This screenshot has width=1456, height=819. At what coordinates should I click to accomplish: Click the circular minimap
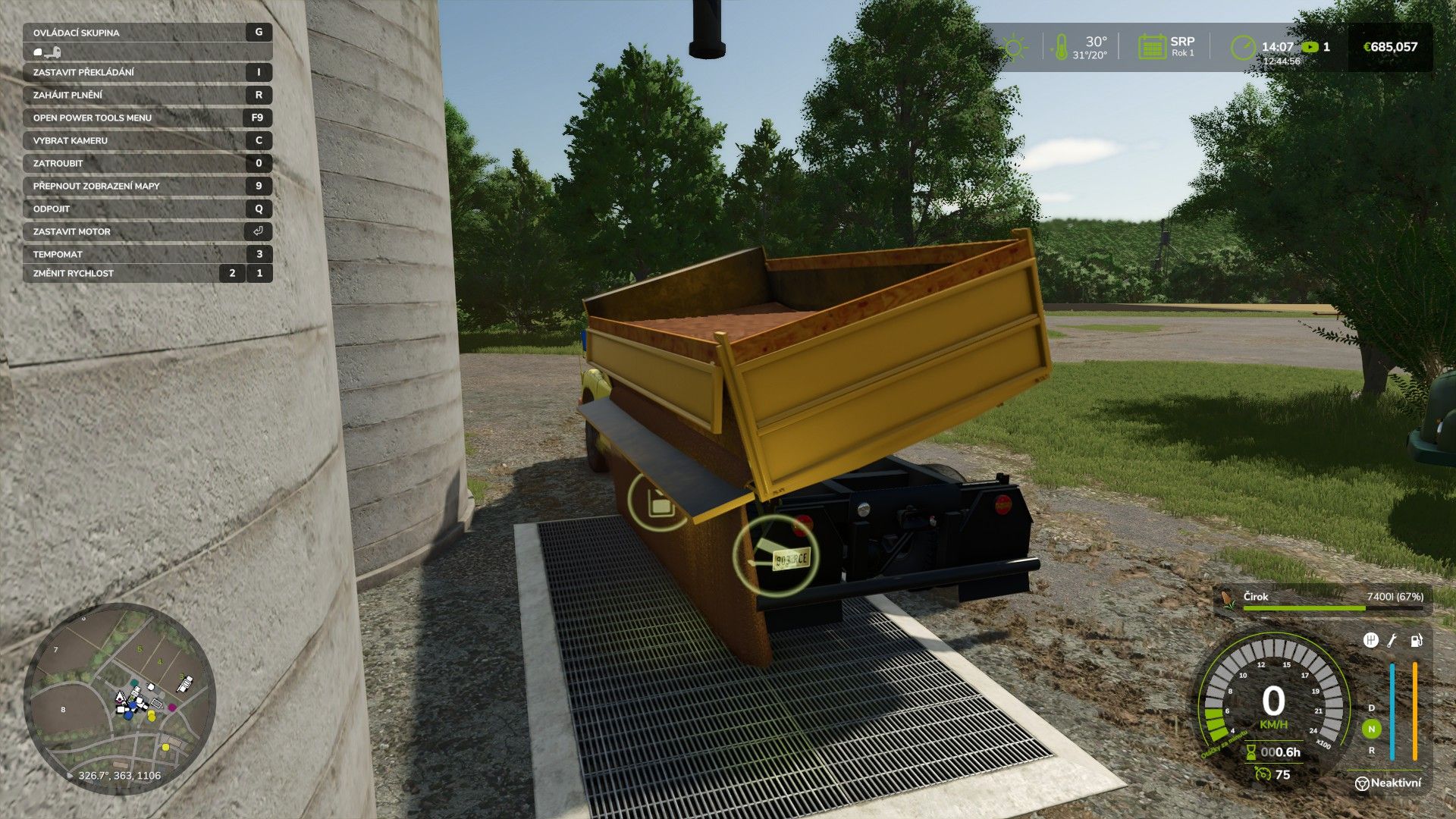pyautogui.click(x=120, y=698)
